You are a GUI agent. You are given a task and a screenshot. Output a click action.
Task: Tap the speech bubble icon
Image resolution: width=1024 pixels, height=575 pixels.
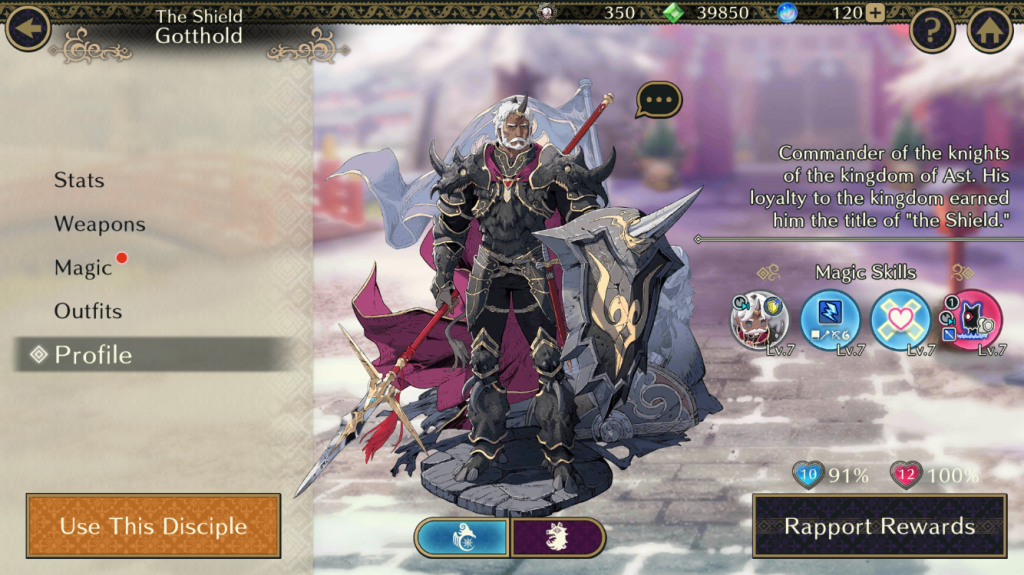click(x=659, y=99)
